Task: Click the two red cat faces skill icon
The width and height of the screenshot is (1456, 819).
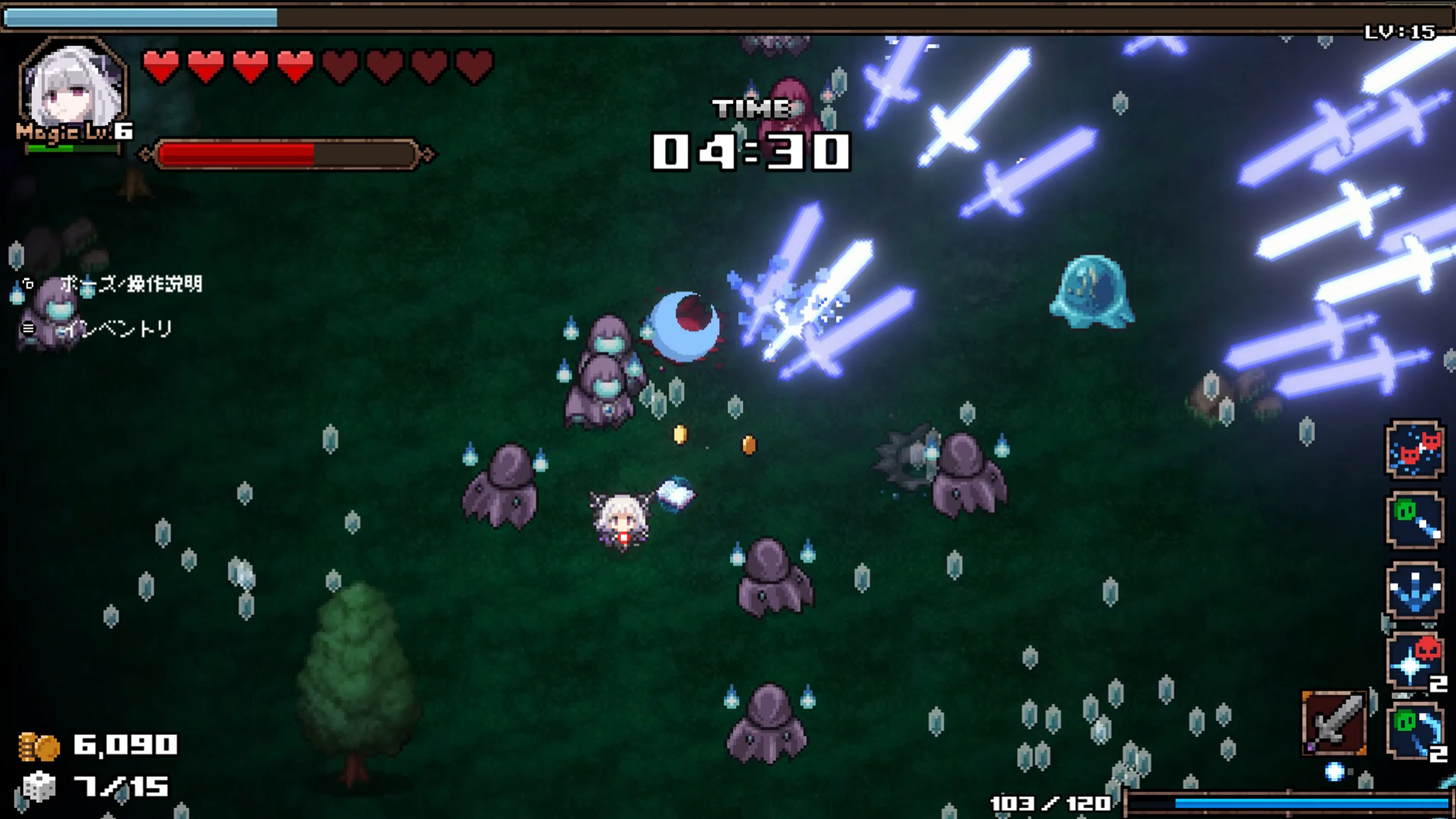Action: click(1415, 450)
